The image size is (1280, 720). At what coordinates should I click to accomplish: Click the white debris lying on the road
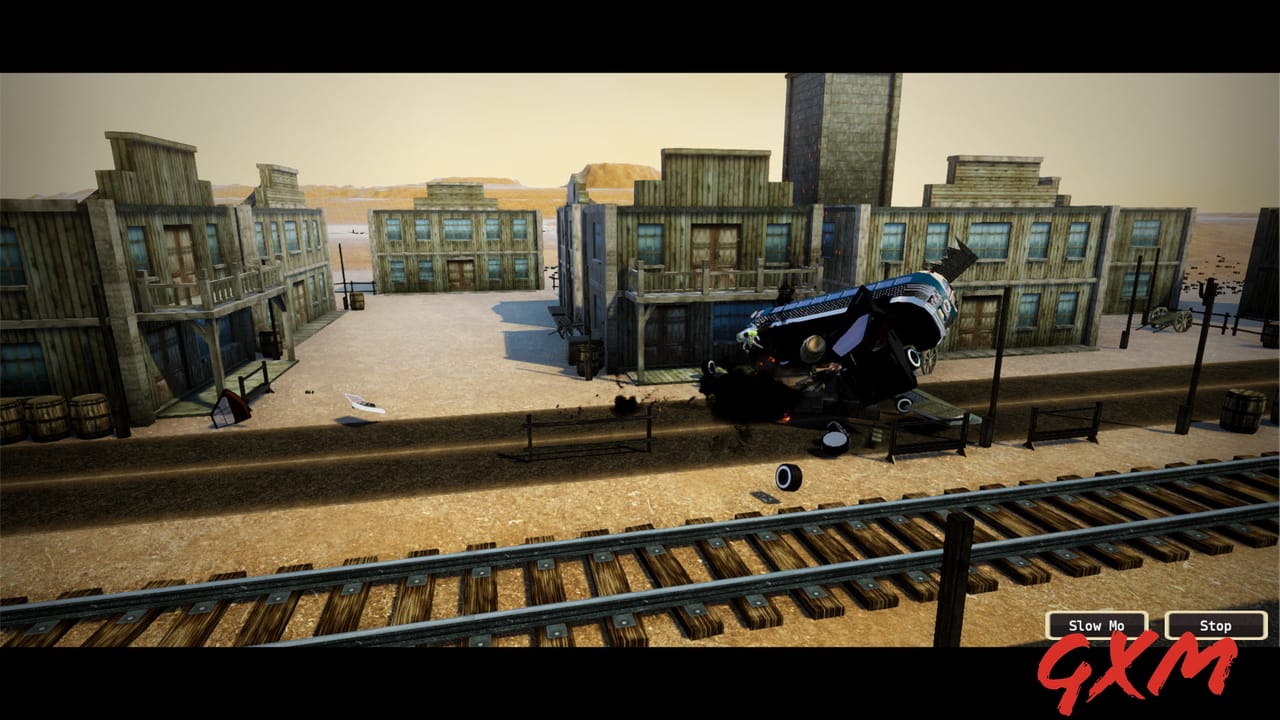click(x=365, y=405)
